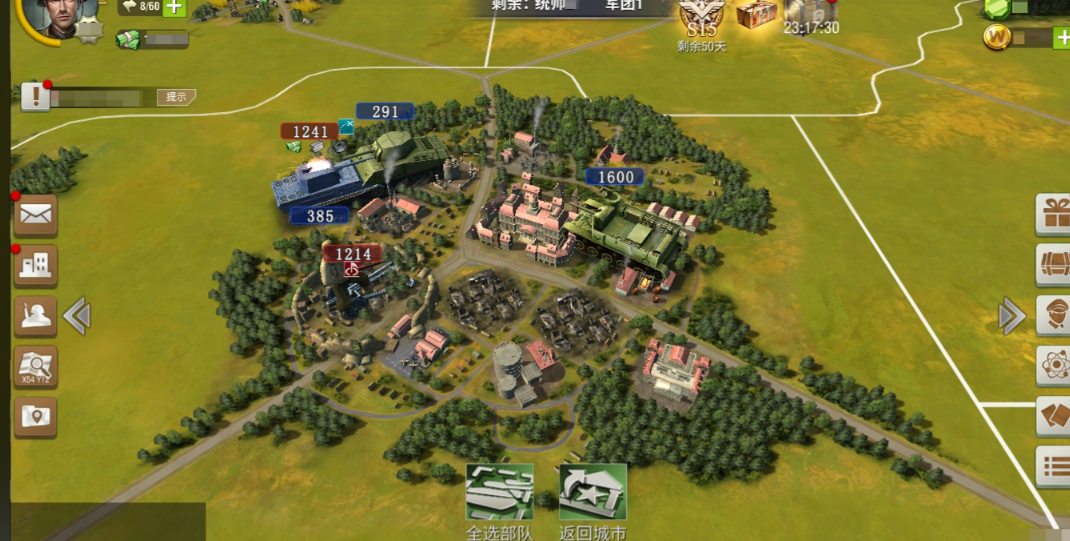Viewport: 1070px width, 541px height.
Task: Click the 全选部队 select-all-troops button
Action: tap(500, 493)
